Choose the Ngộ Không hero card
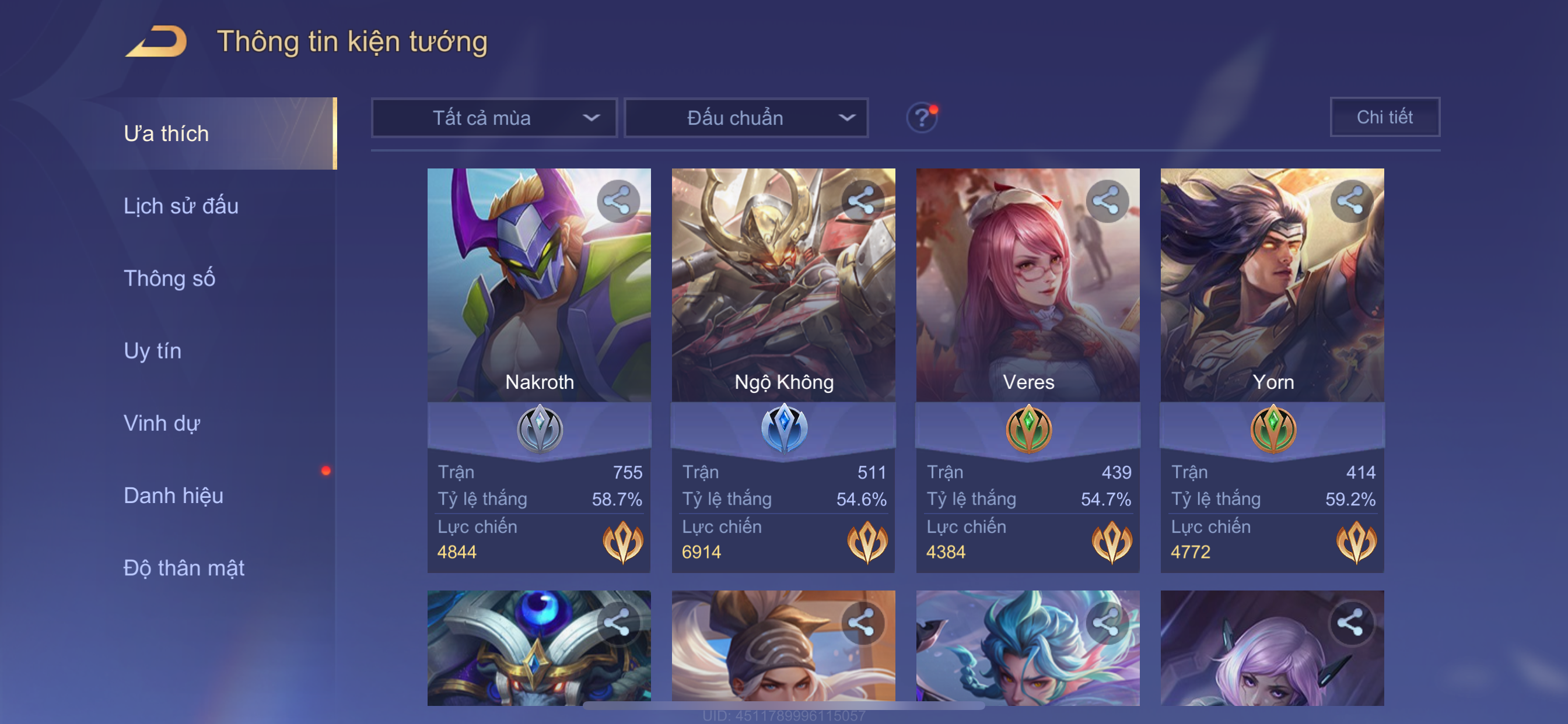The image size is (1568, 724). click(x=783, y=304)
